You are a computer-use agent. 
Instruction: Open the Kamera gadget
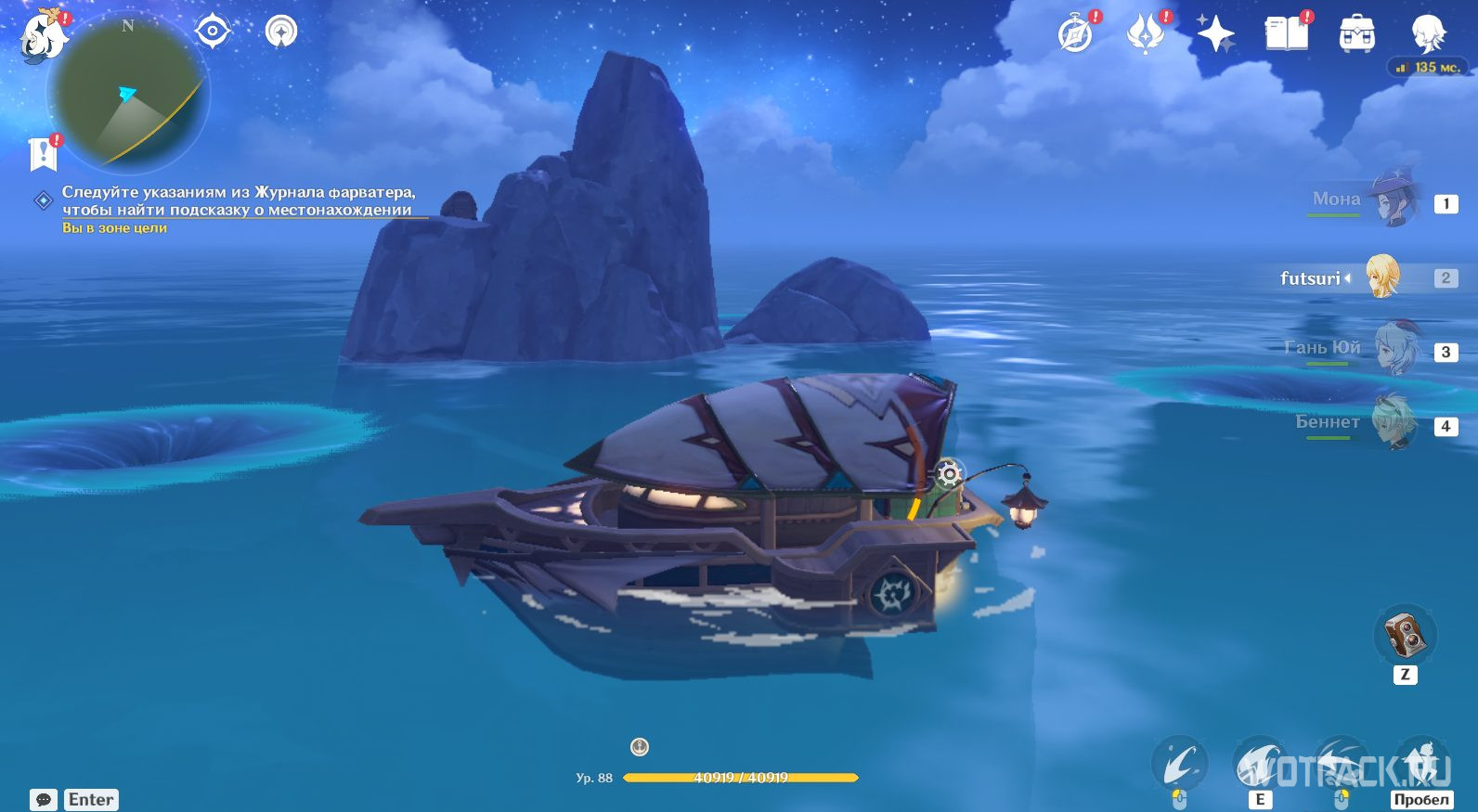pos(1405,635)
